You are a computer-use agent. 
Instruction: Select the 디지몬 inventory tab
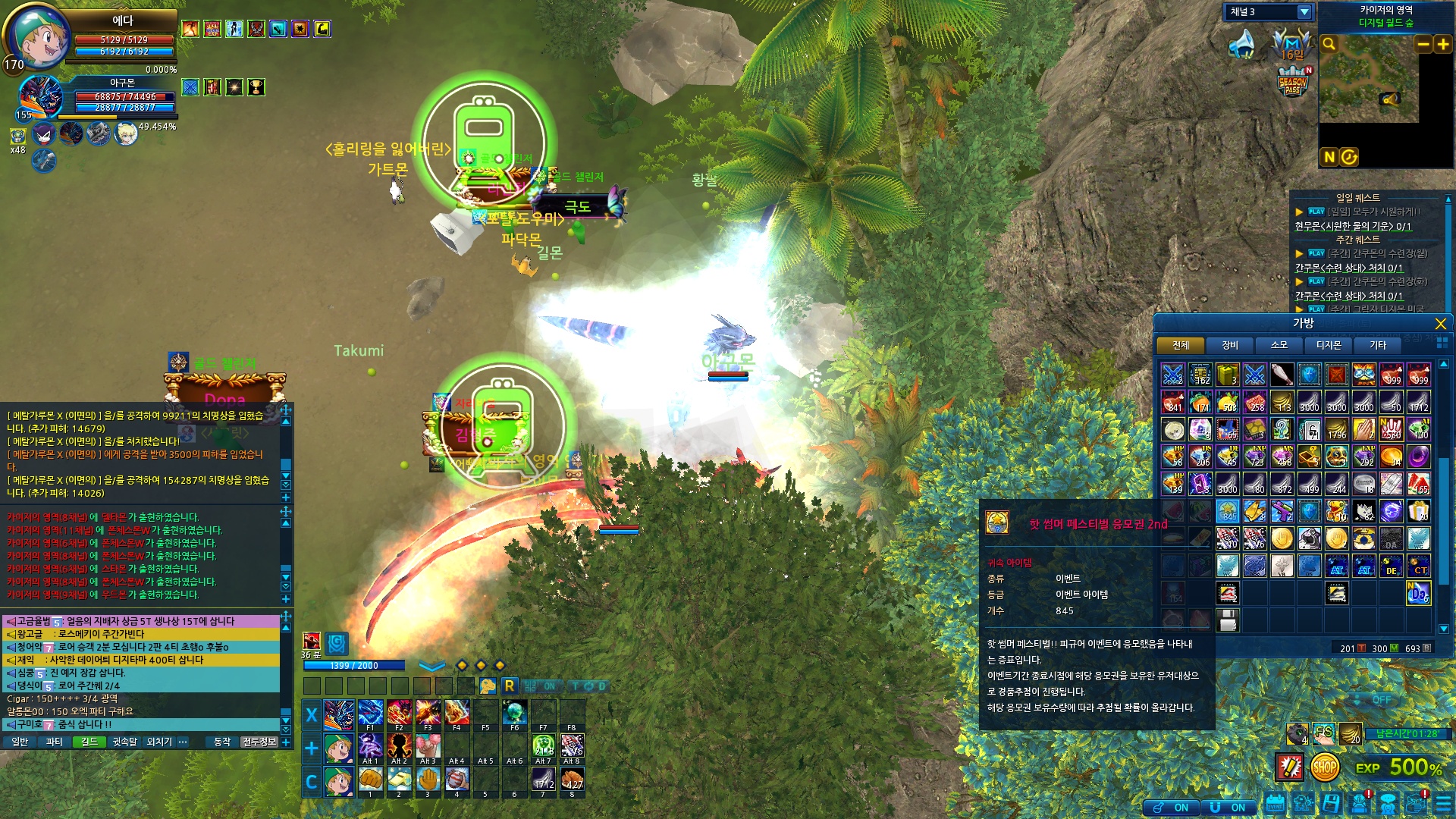pos(1328,345)
